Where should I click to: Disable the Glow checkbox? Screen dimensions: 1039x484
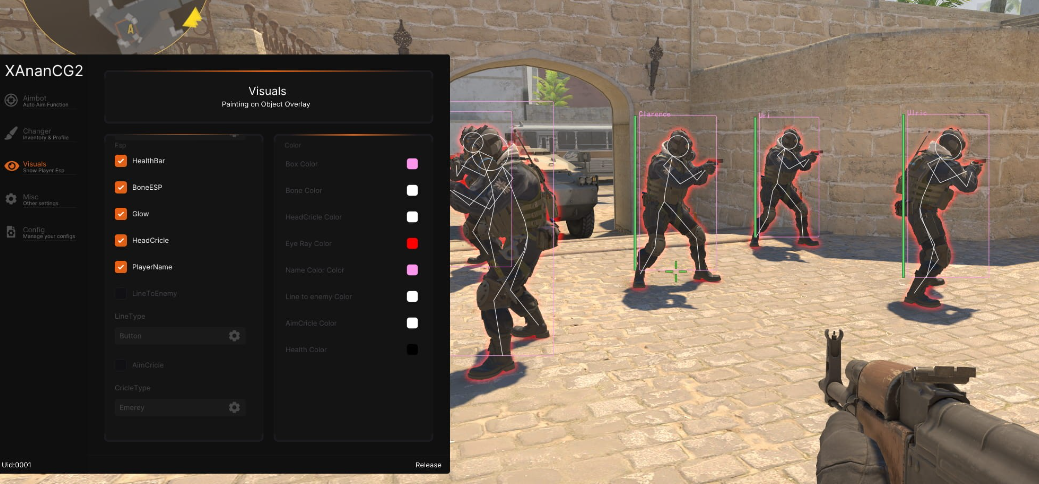pos(121,214)
